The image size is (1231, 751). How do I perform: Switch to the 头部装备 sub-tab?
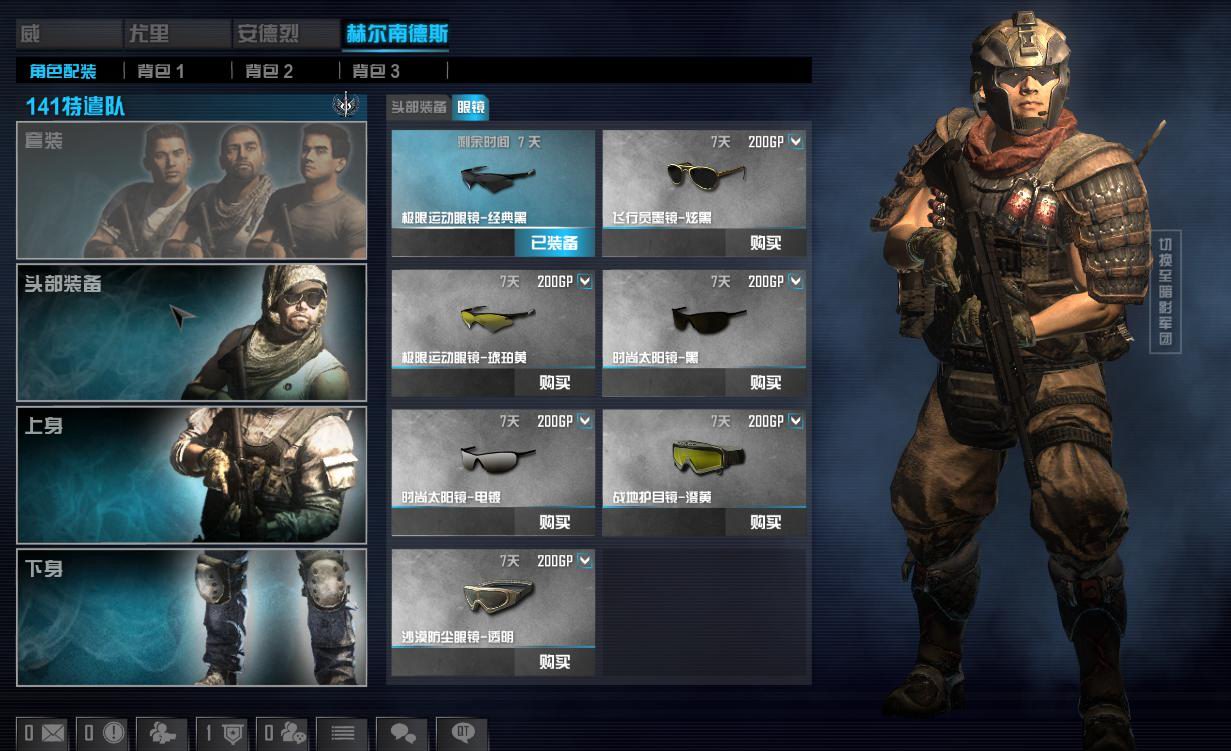(418, 107)
